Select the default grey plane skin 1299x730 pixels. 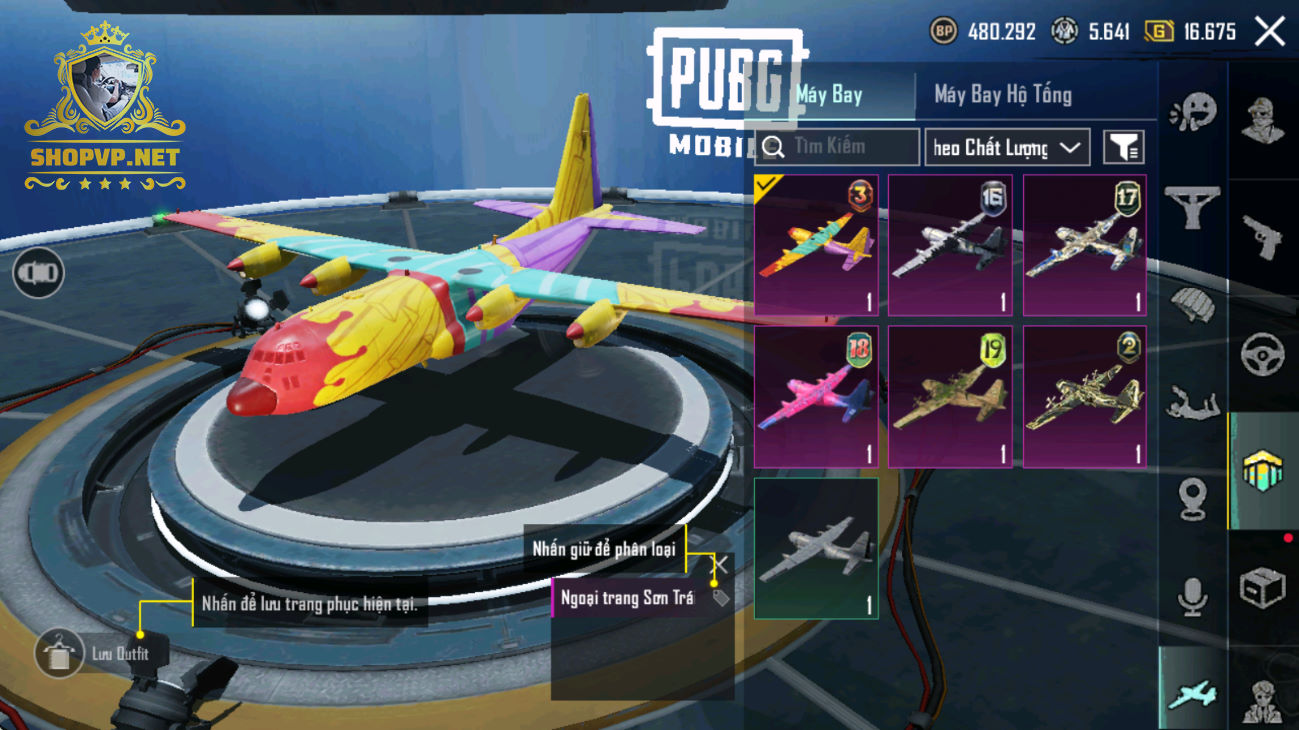point(816,548)
